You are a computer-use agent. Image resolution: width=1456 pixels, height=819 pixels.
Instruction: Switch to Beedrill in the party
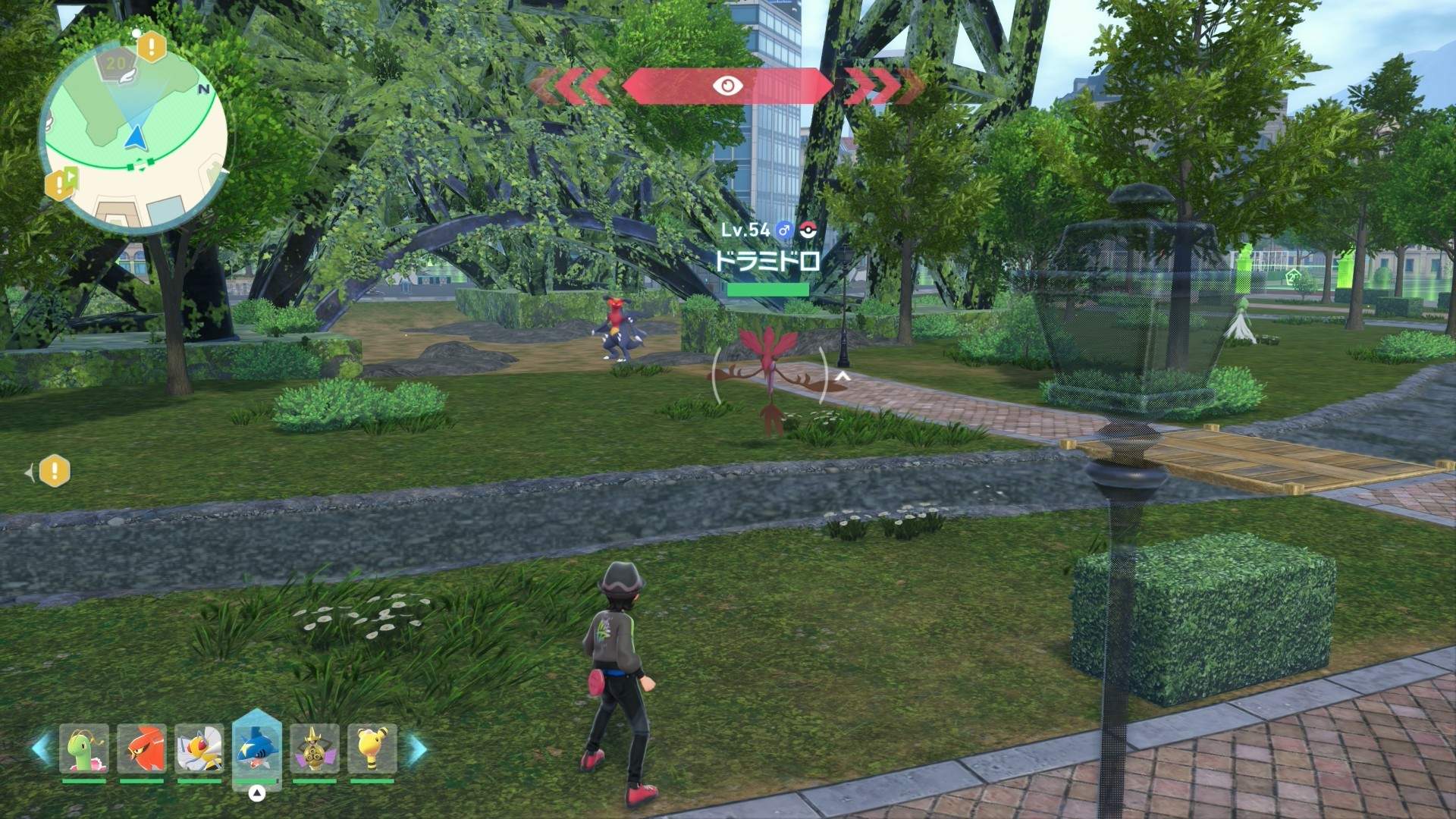pos(199,749)
